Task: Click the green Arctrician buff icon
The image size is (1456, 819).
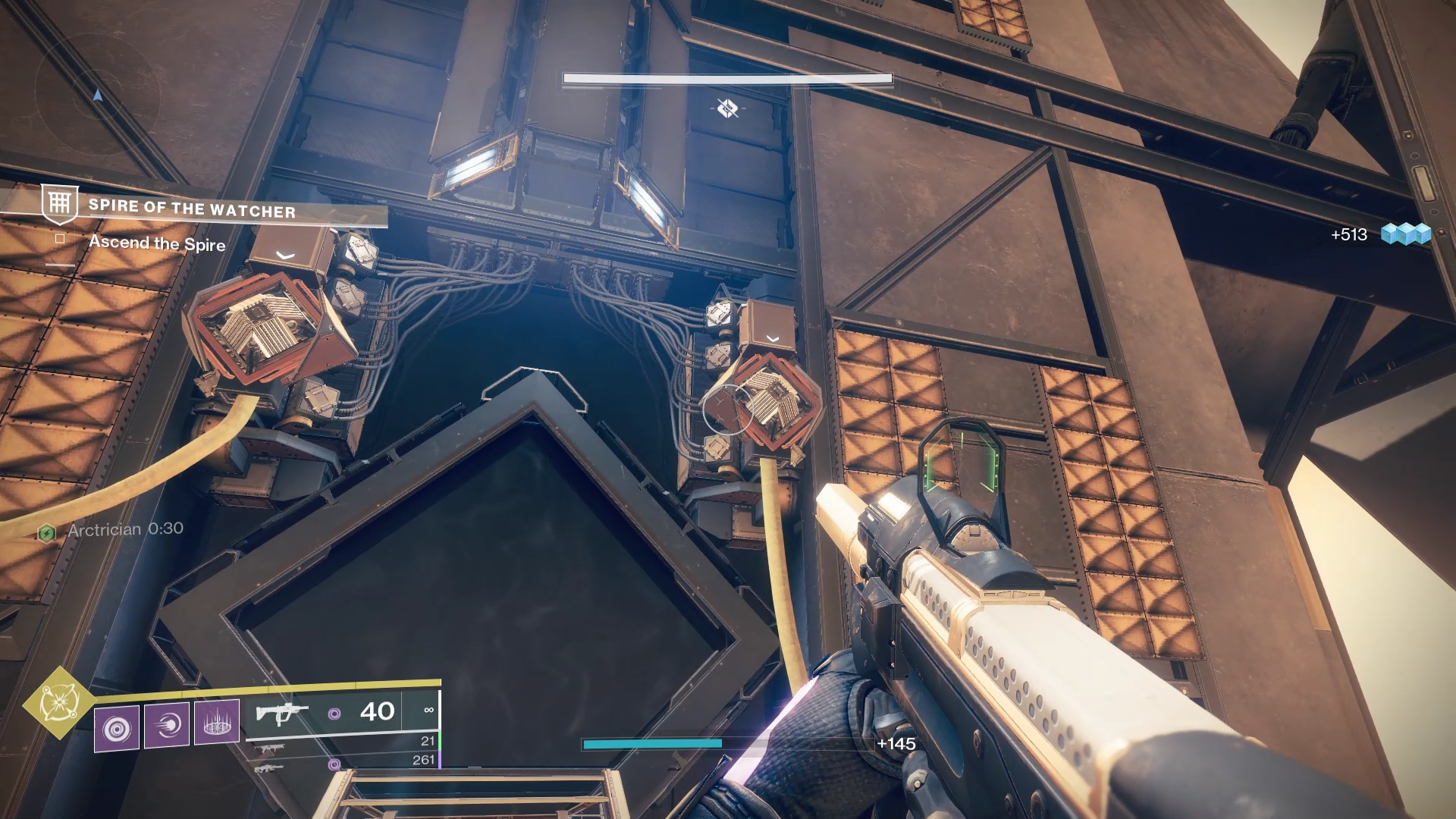Action: pos(47,533)
